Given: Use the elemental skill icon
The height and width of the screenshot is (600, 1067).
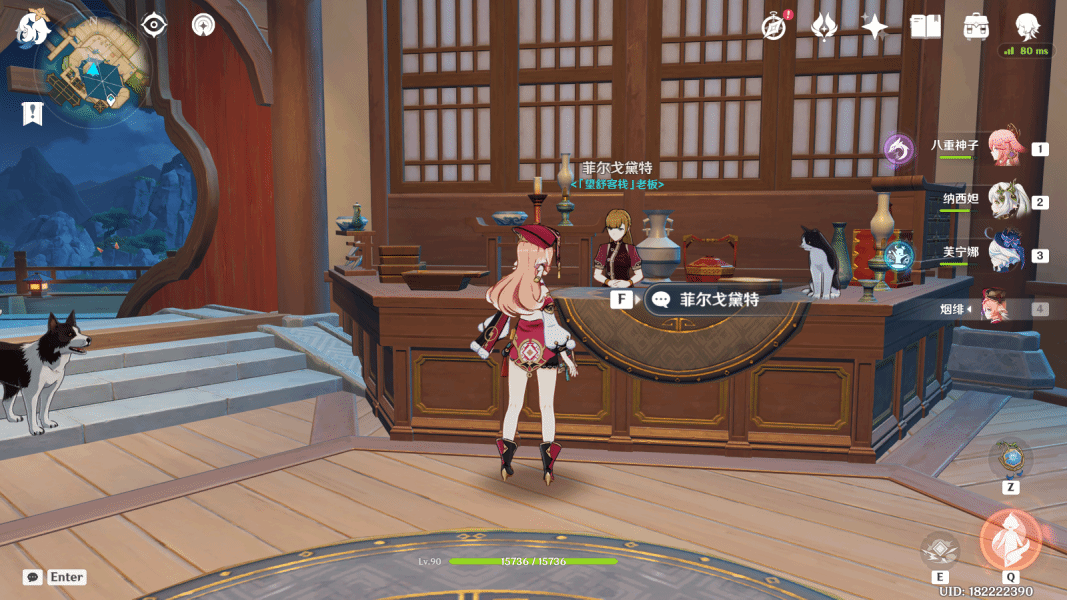Looking at the screenshot, I should (940, 550).
